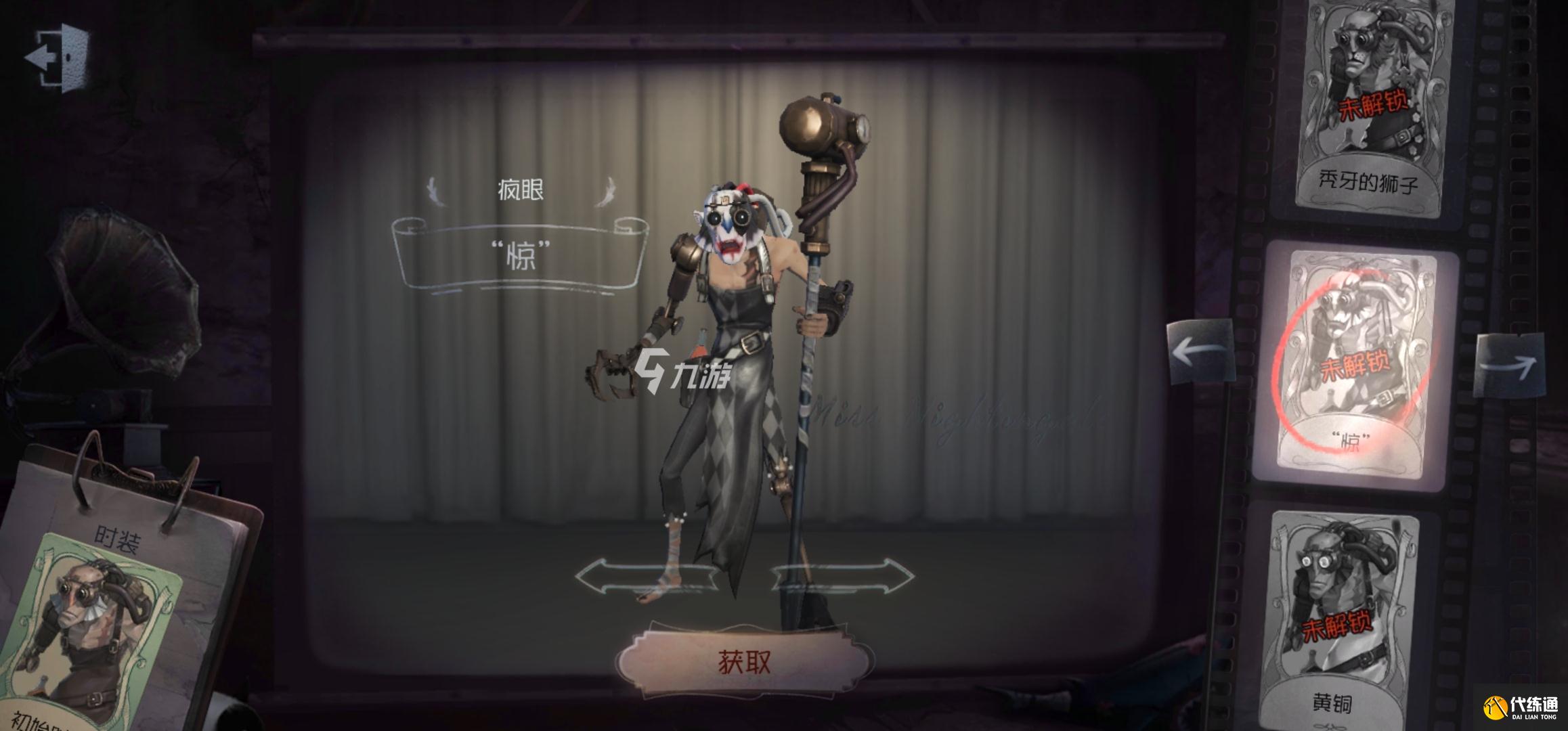Viewport: 1568px width, 731px height.
Task: Go to previous costume page arrow
Action: 1200,352
